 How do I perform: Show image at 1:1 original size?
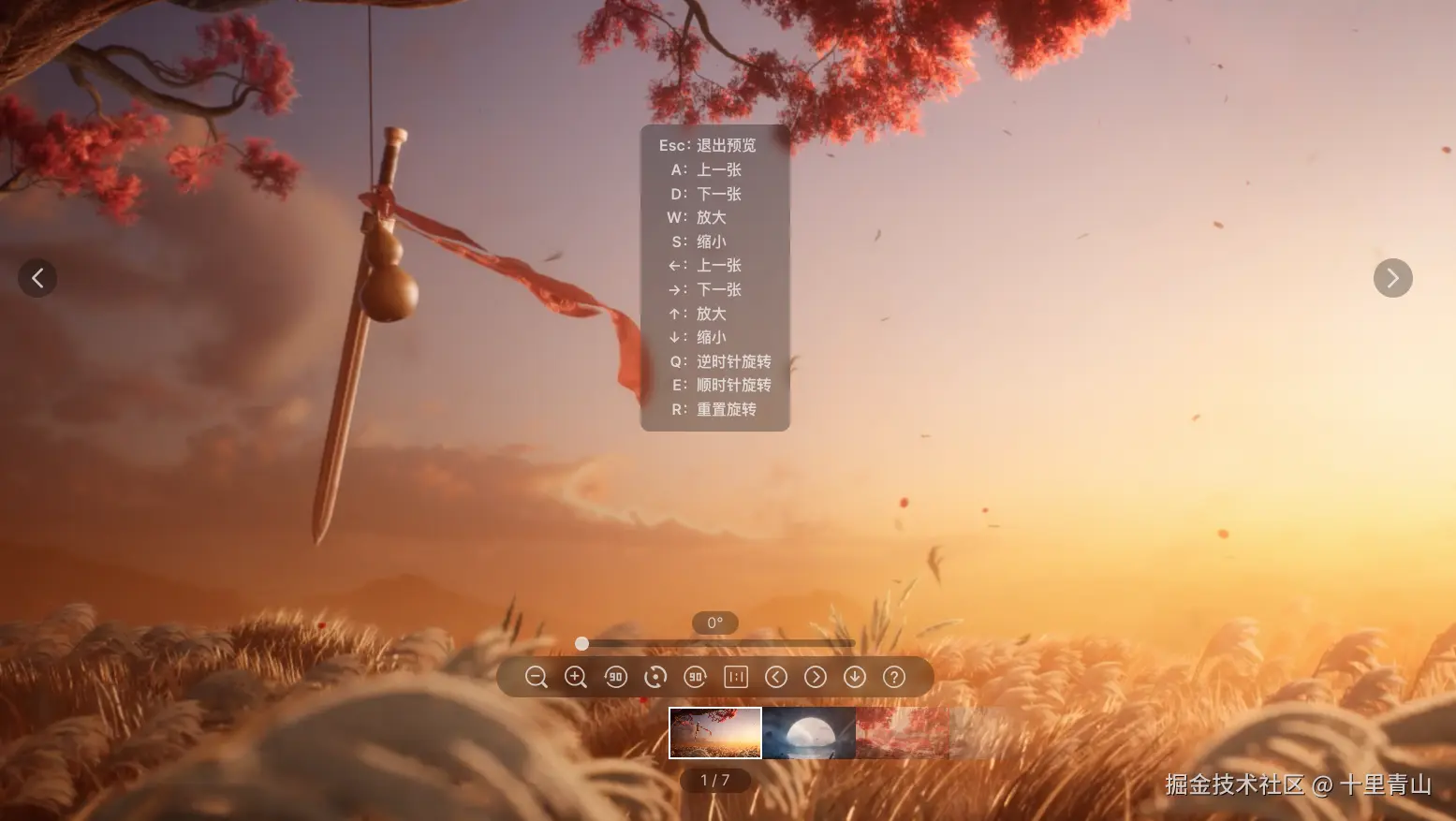(736, 677)
